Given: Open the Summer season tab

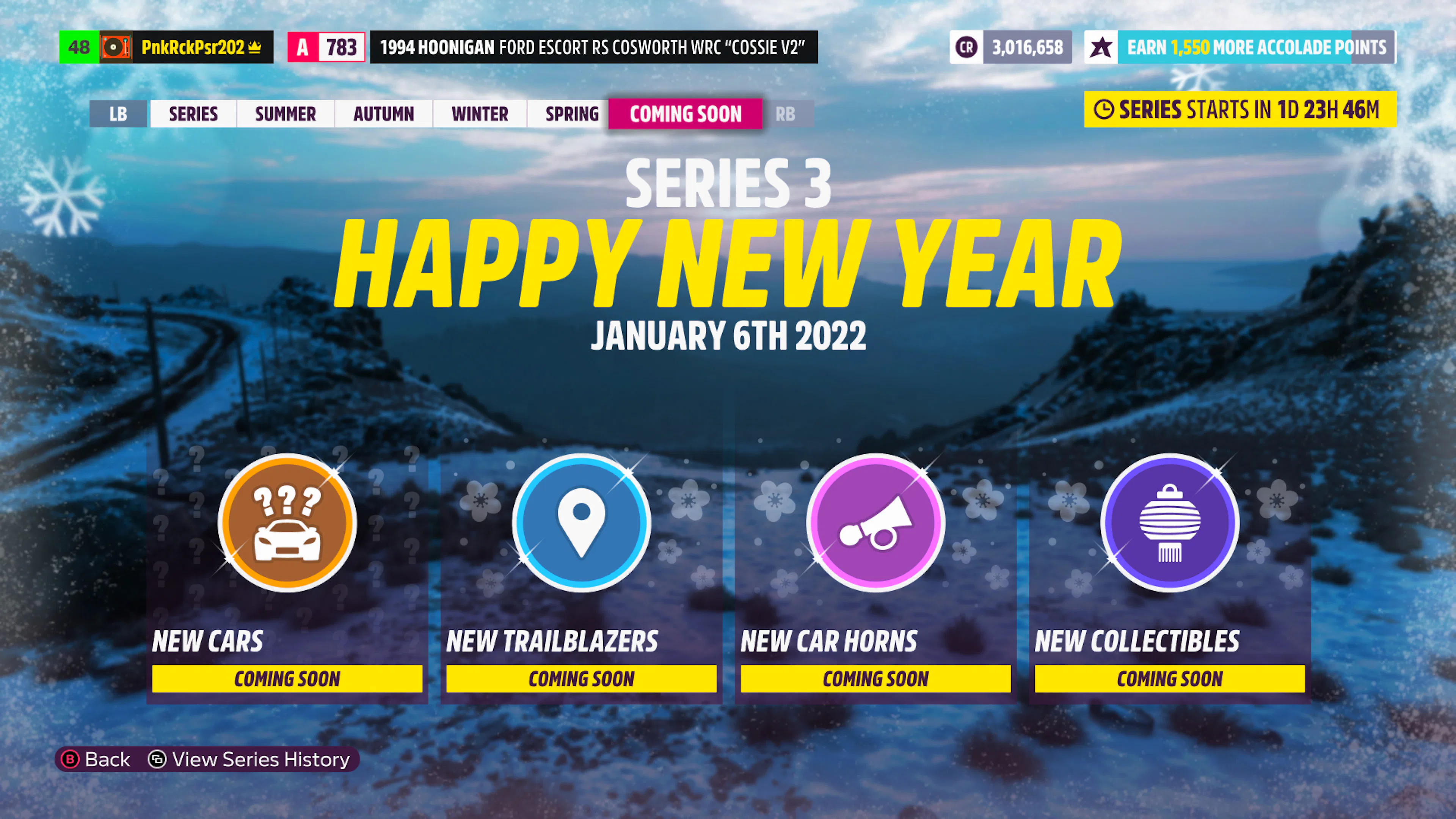Looking at the screenshot, I should tap(286, 114).
